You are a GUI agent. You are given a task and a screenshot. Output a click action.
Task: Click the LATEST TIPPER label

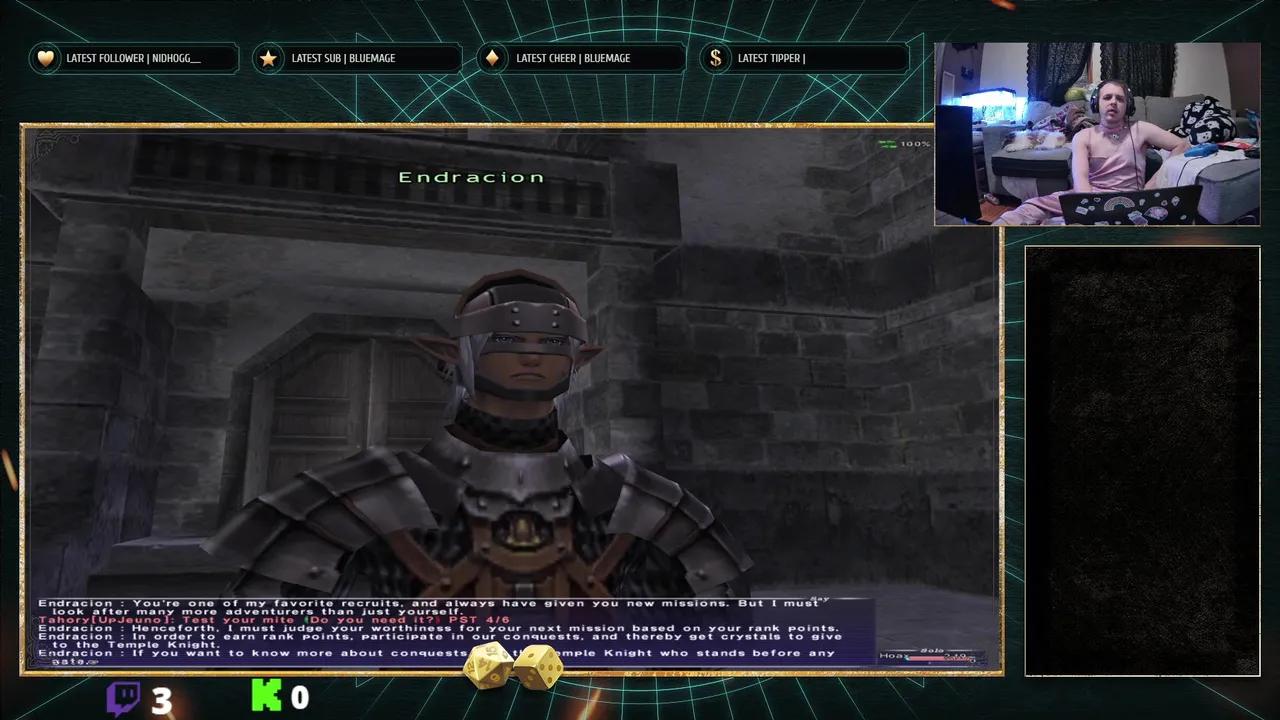coord(770,58)
